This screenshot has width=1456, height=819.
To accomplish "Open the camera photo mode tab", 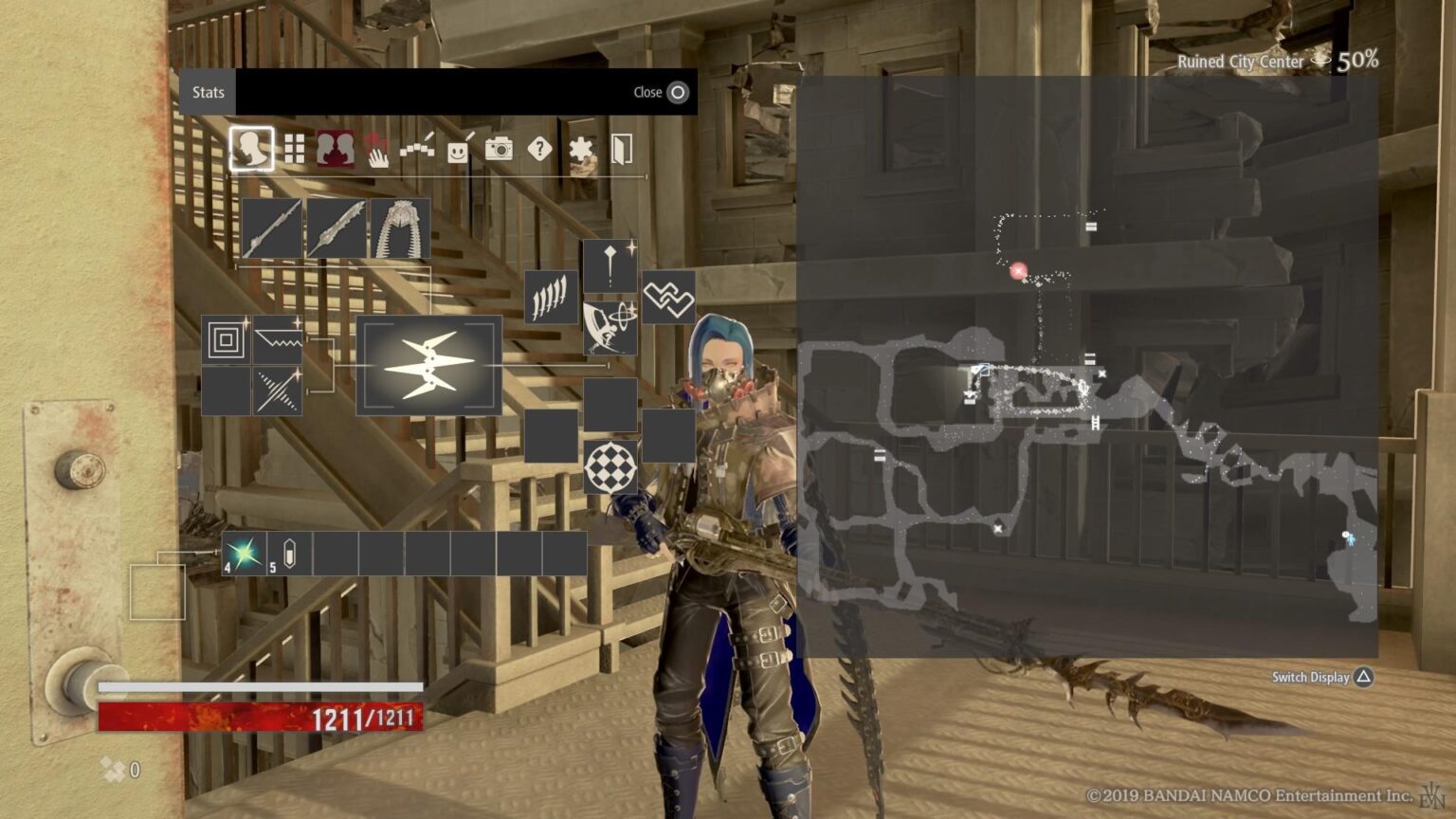I will [x=499, y=149].
